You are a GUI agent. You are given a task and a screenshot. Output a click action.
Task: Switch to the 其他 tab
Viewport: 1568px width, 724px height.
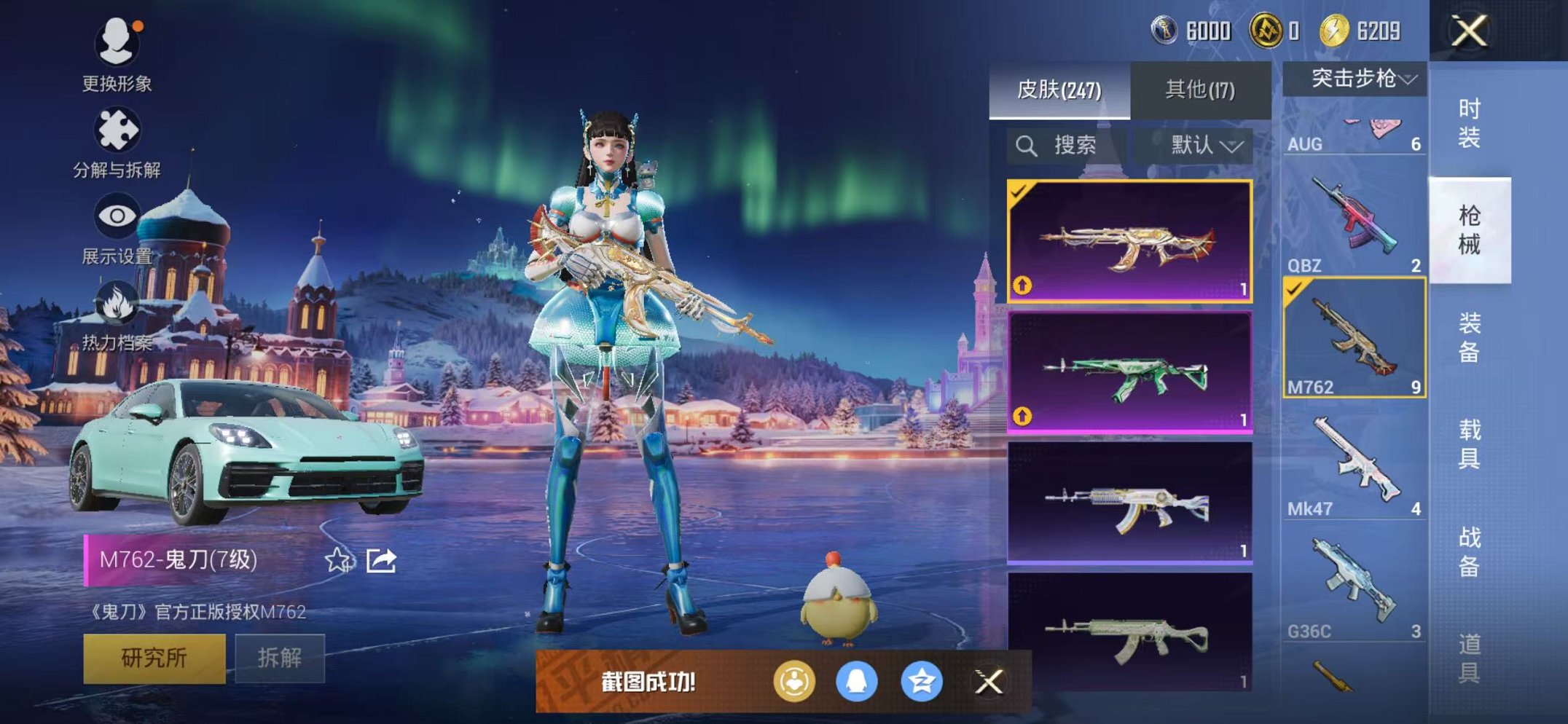pos(1199,89)
